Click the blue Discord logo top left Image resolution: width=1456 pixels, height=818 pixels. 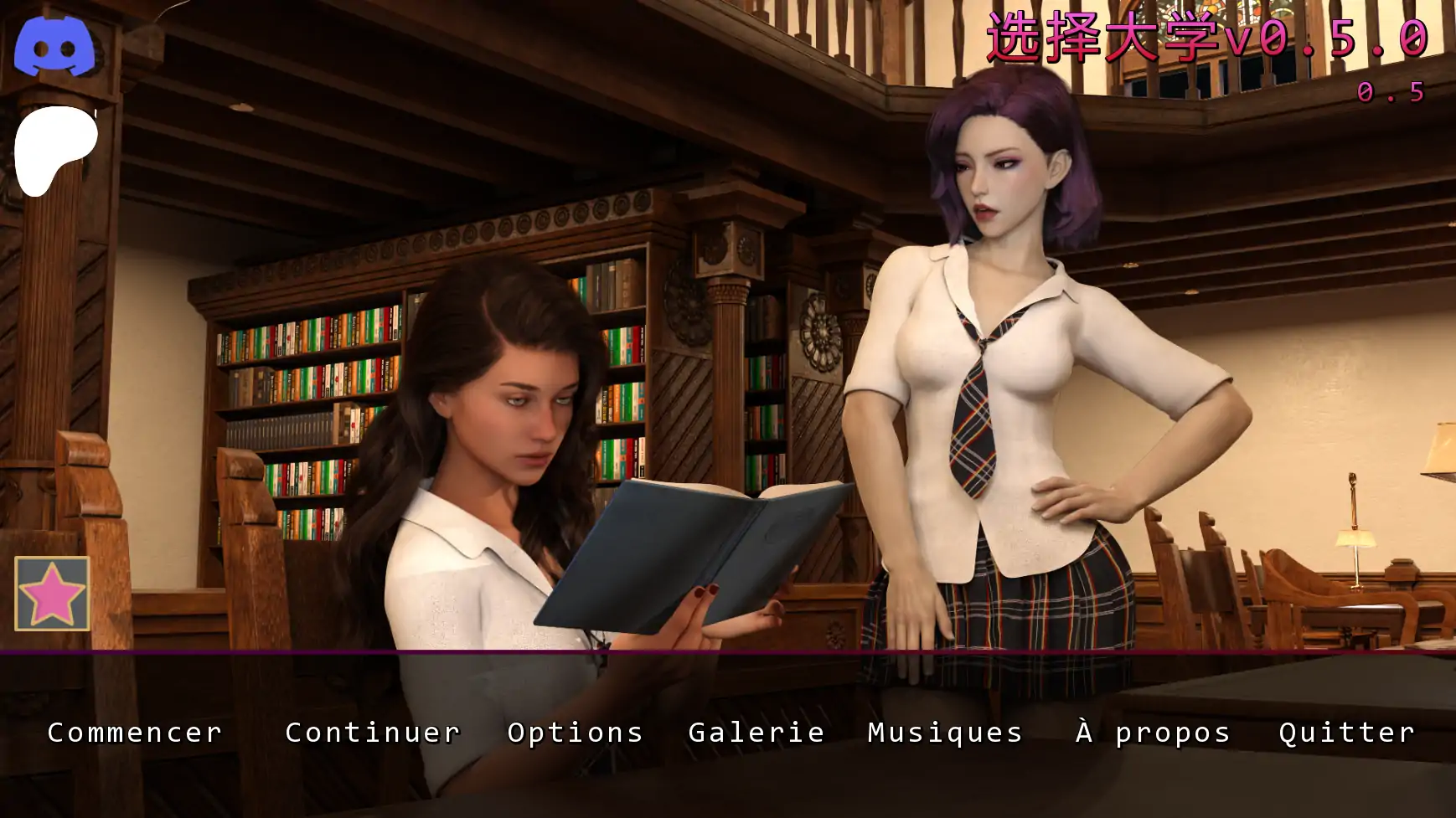pyautogui.click(x=57, y=45)
